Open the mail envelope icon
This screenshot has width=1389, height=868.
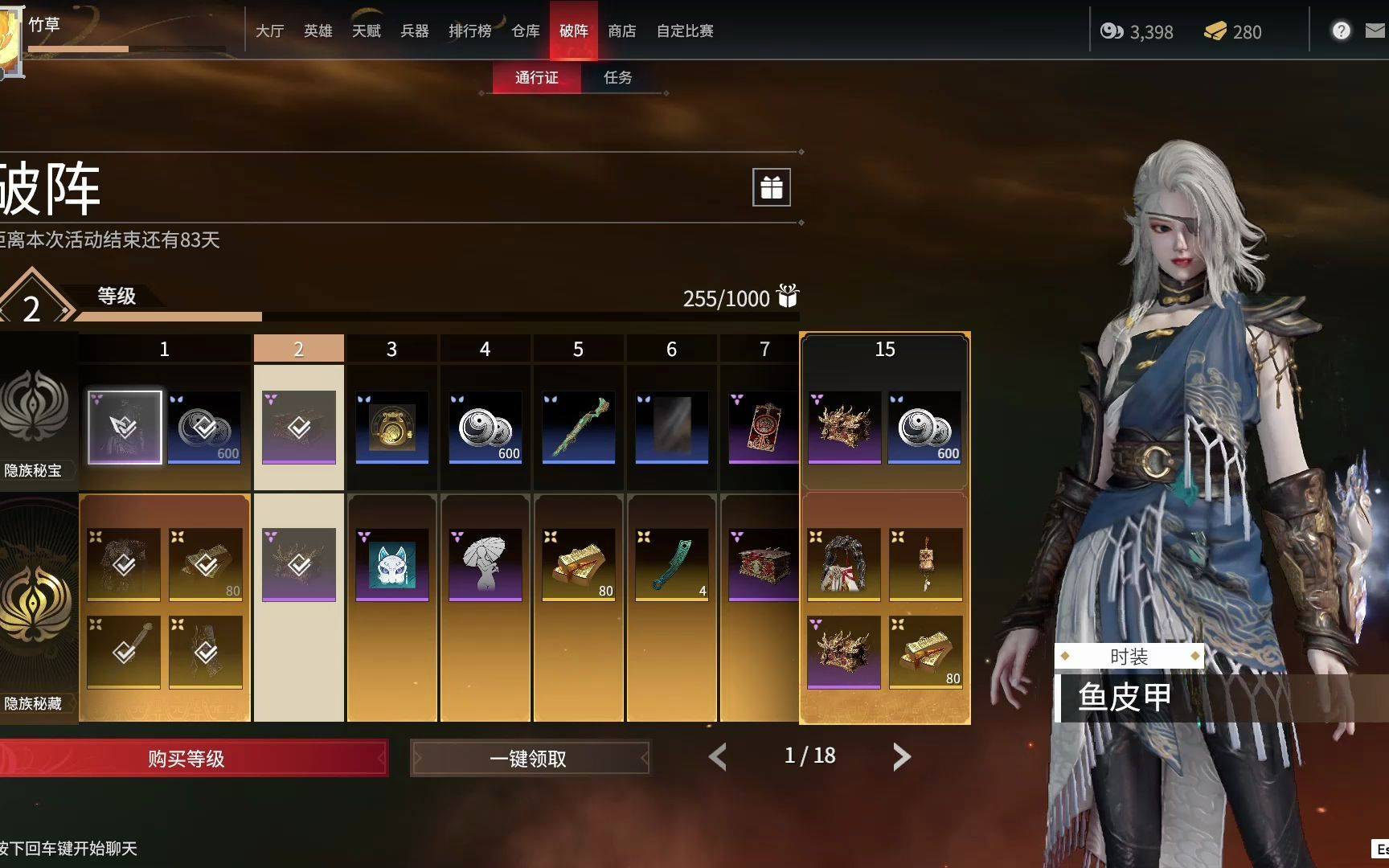[1375, 31]
